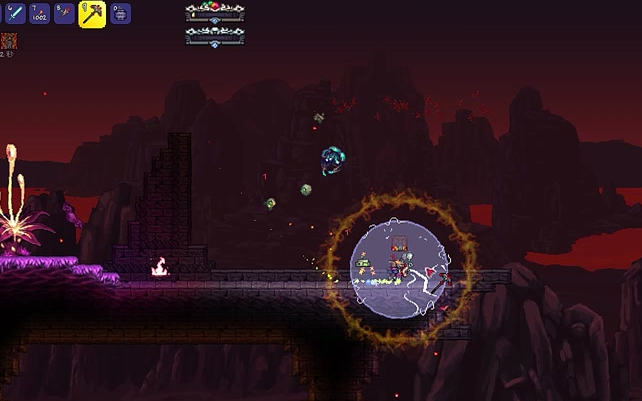
Task: Click the active buff icon below hotbar
Action: [8, 41]
